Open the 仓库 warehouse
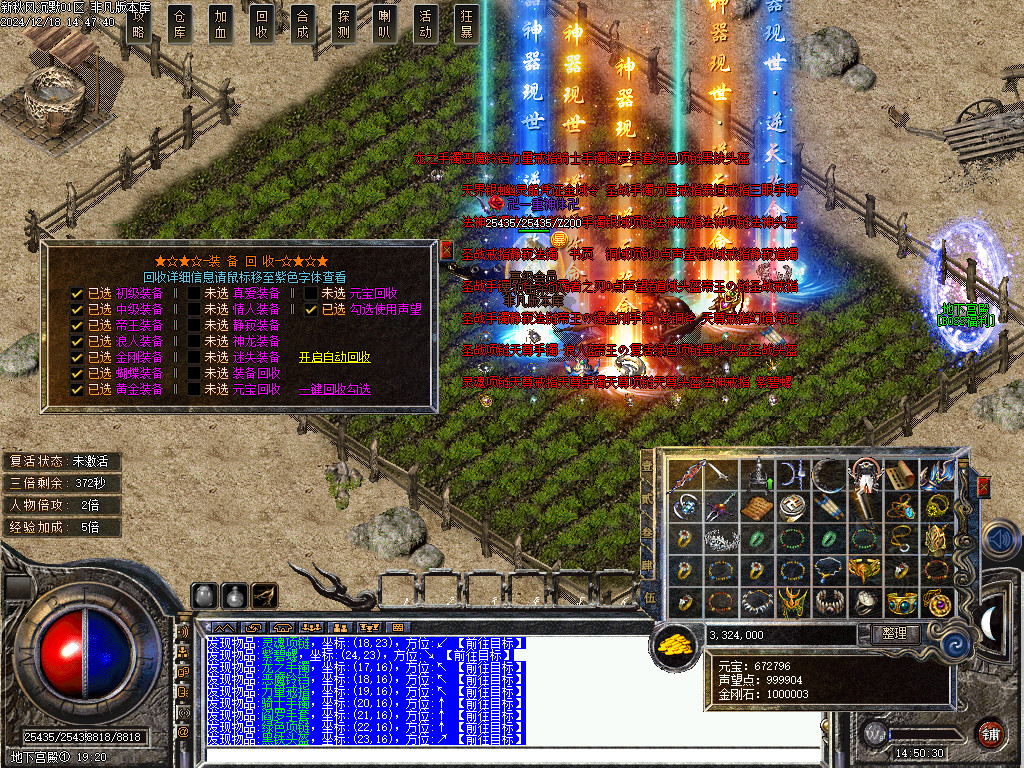1024x768 pixels. click(x=180, y=24)
